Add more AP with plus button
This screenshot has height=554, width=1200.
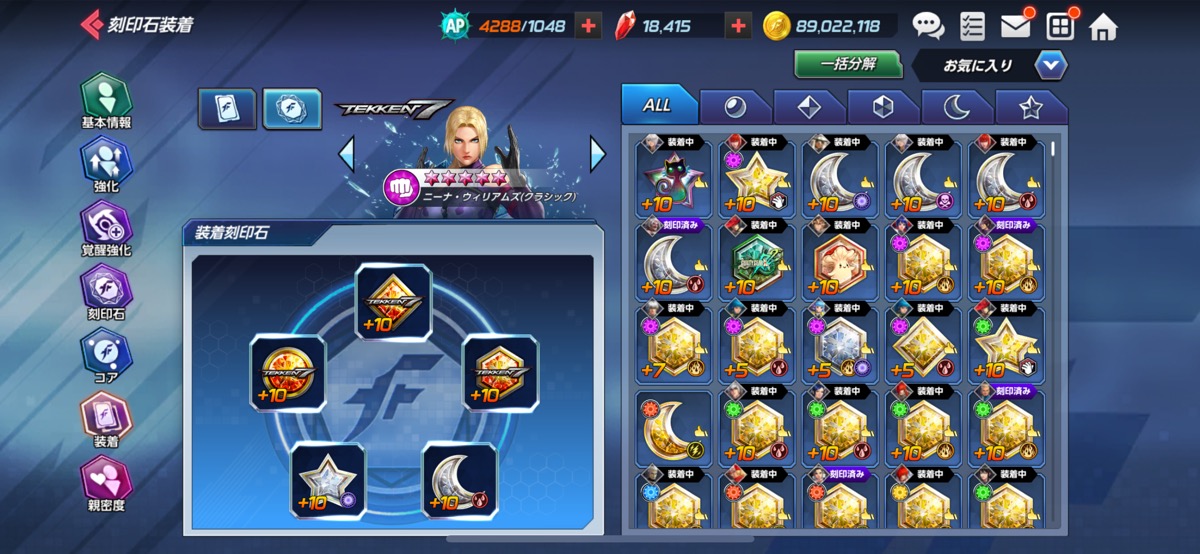coord(590,26)
